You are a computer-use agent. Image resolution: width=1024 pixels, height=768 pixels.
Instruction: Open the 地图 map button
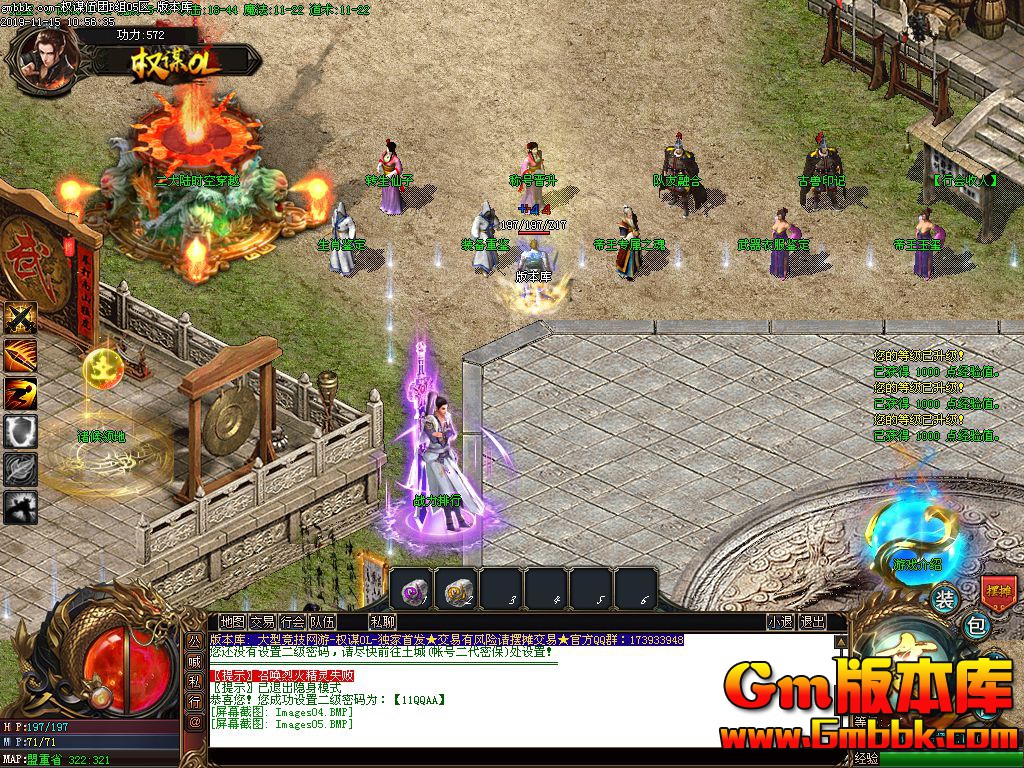tap(232, 621)
